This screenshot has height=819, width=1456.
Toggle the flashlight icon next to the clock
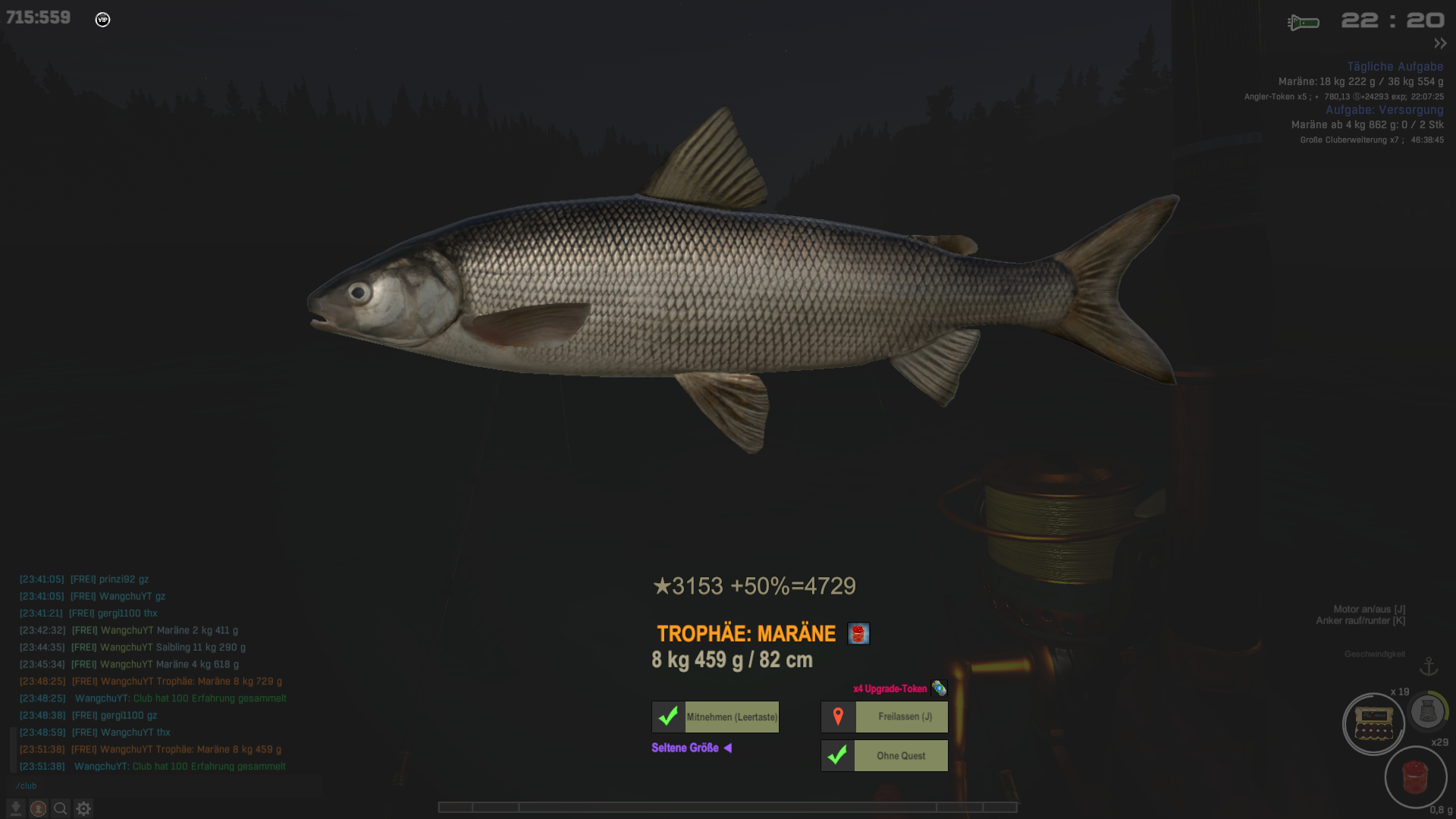(x=1304, y=23)
